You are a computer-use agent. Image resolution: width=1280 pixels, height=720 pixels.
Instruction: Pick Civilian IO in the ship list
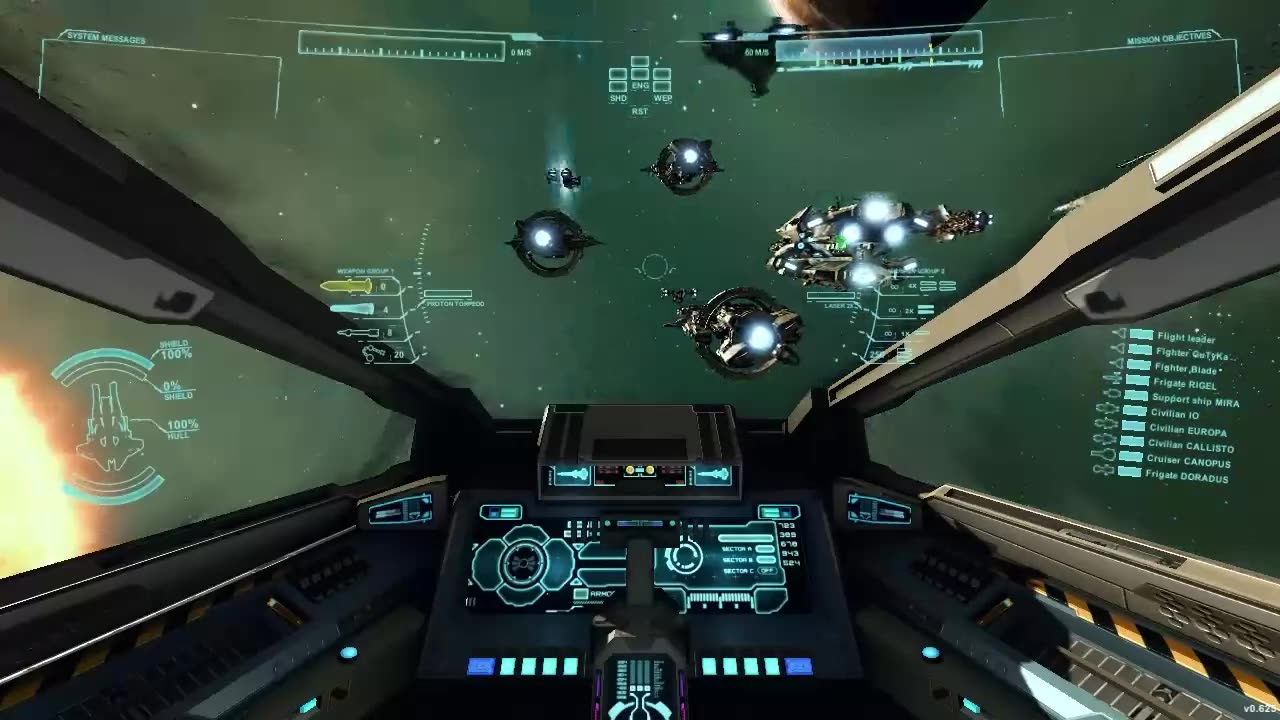coord(1174,414)
